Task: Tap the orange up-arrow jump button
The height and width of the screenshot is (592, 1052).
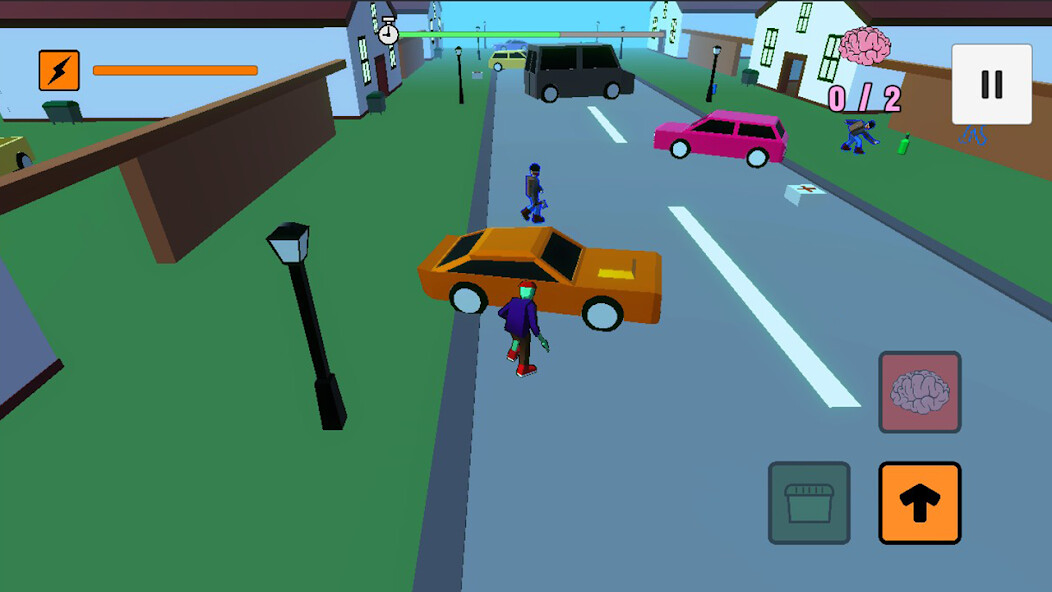Action: 919,503
